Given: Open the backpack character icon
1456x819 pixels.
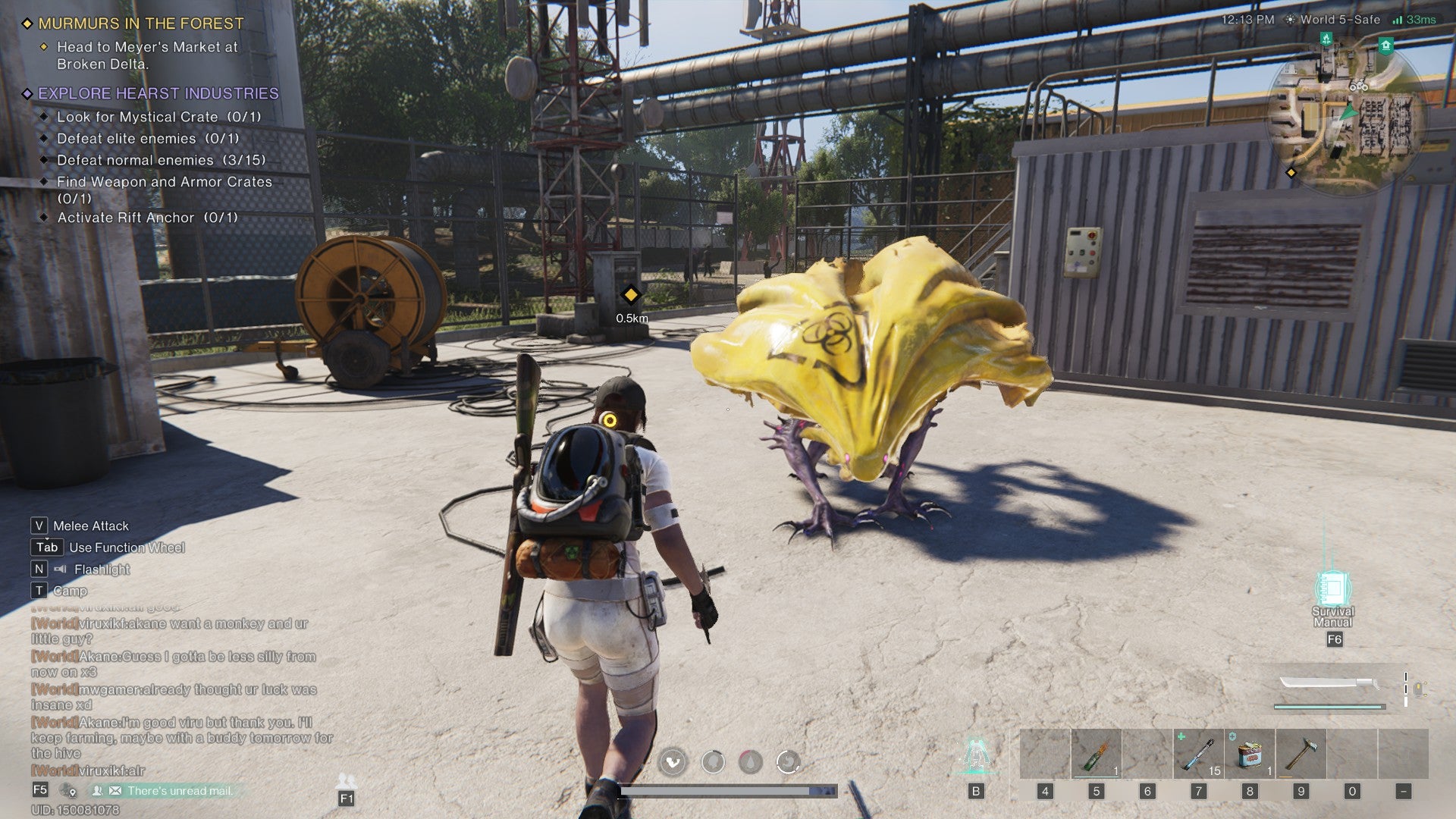Looking at the screenshot, I should pos(975,755).
